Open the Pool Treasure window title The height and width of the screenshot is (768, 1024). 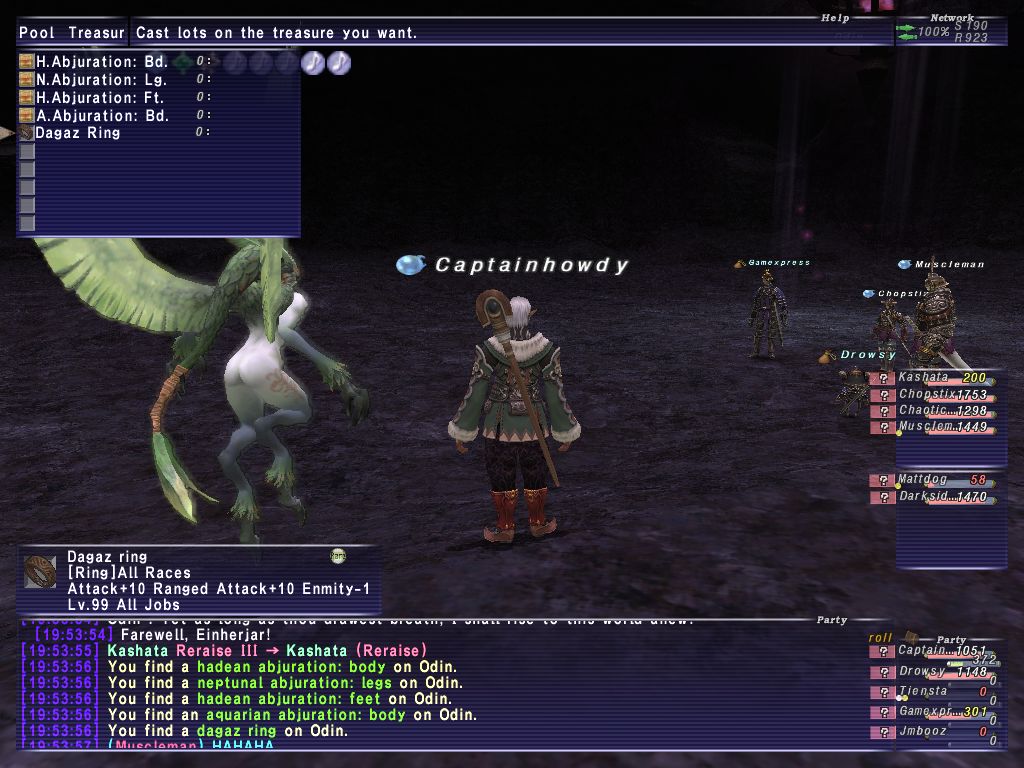72,33
